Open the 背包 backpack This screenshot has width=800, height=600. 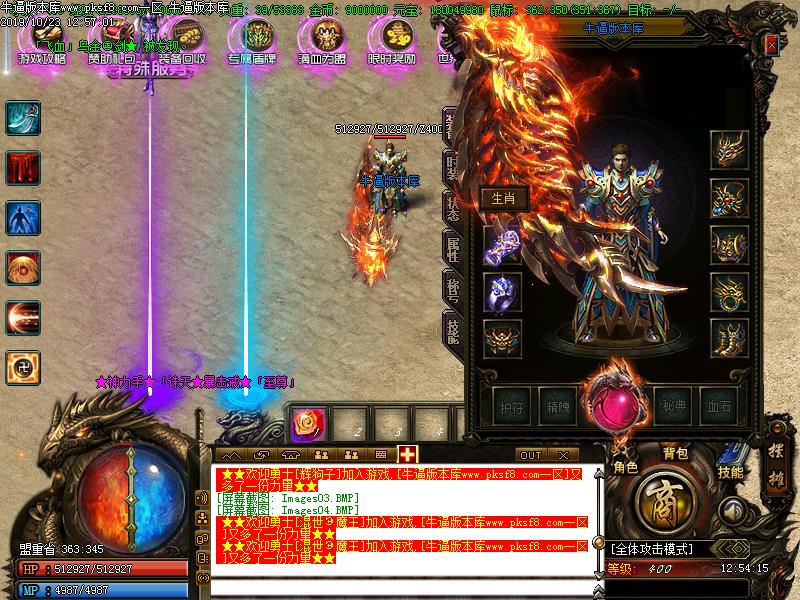click(x=677, y=453)
